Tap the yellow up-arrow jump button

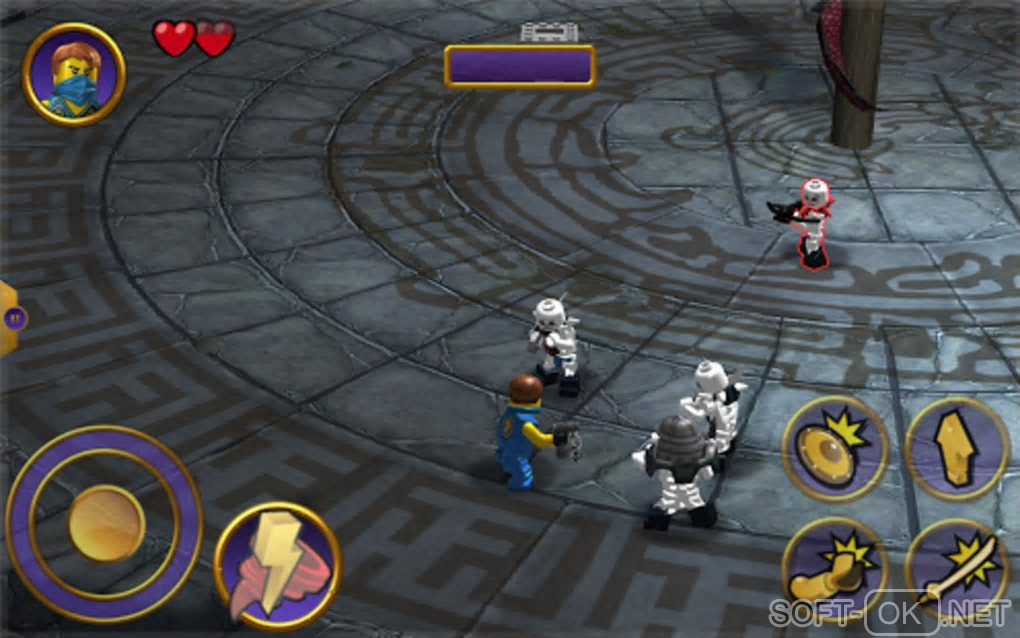coord(956,448)
